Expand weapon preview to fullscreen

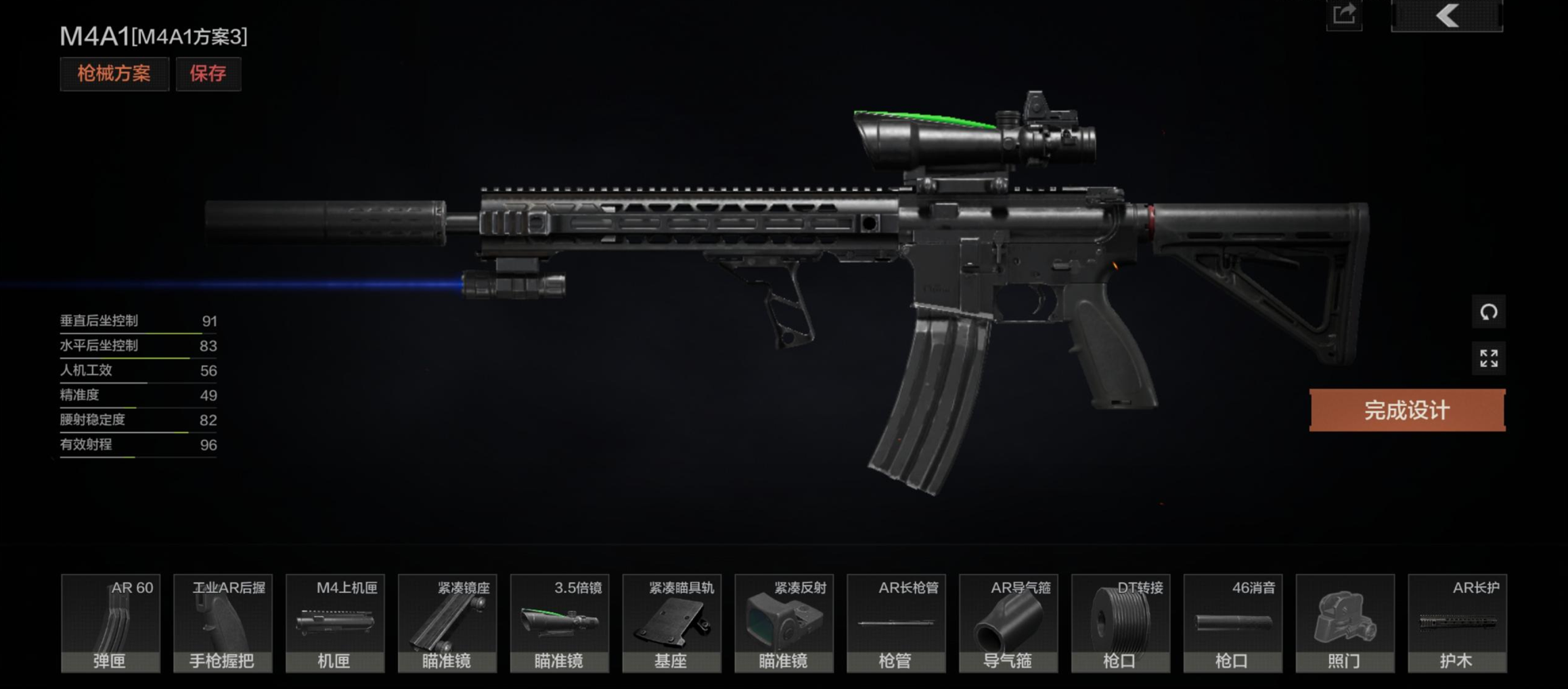click(x=1489, y=358)
